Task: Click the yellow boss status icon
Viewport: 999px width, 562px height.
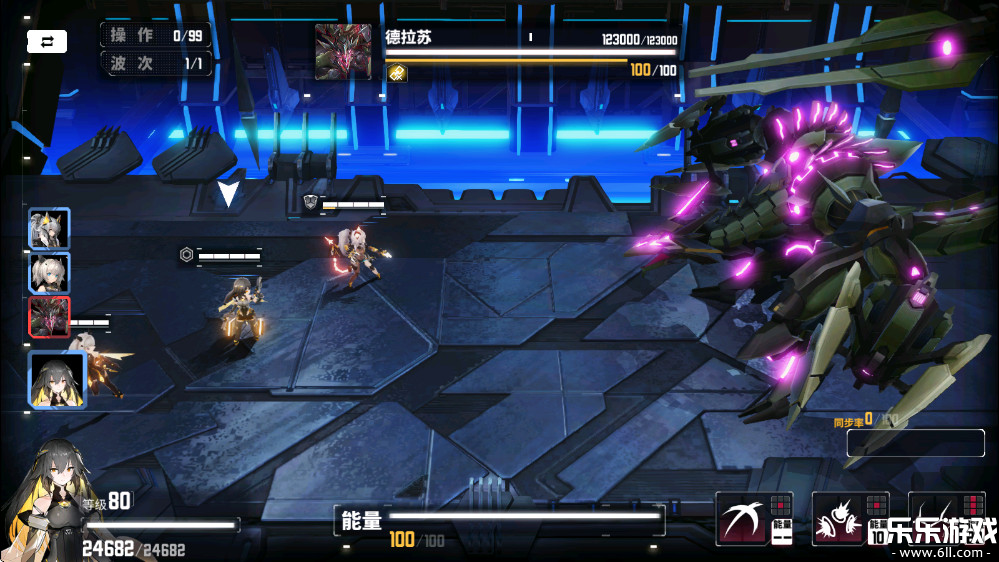Action: (x=397, y=73)
